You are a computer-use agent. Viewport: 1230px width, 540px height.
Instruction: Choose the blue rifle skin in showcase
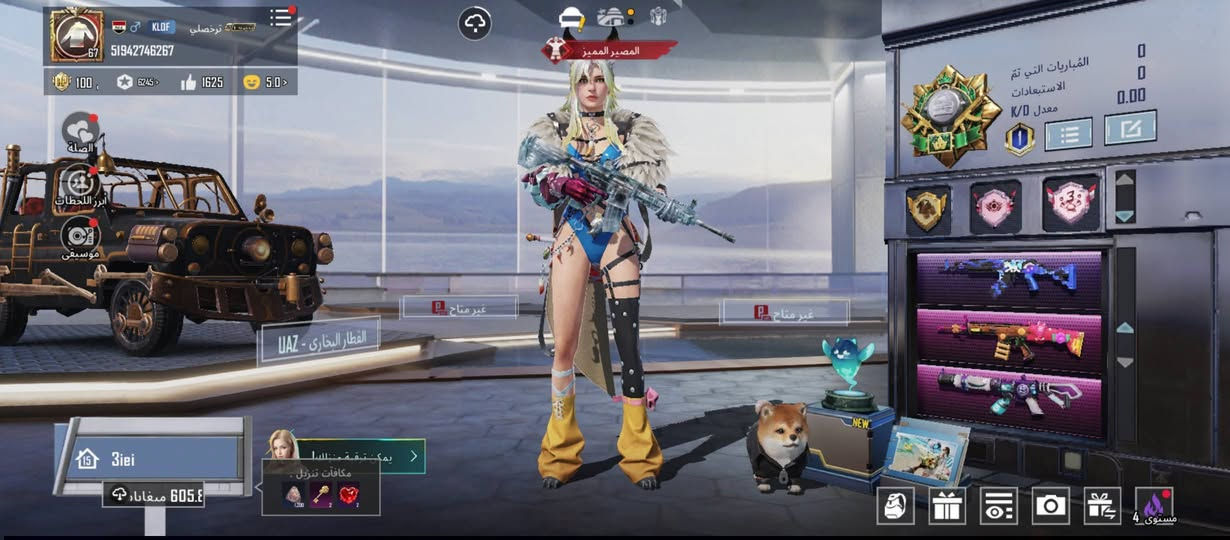[1009, 277]
